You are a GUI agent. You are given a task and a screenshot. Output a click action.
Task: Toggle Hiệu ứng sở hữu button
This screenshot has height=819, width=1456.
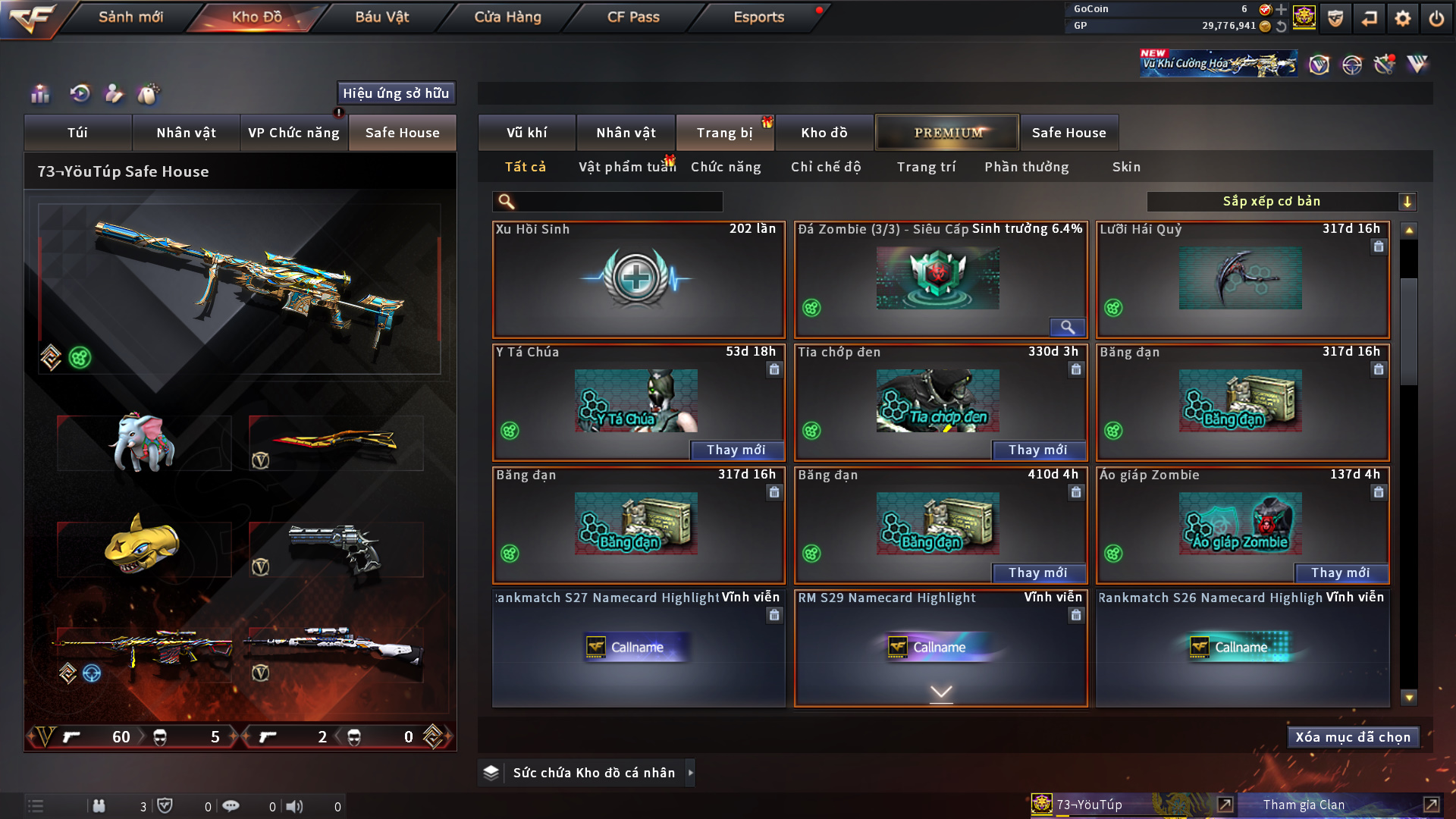tap(396, 93)
